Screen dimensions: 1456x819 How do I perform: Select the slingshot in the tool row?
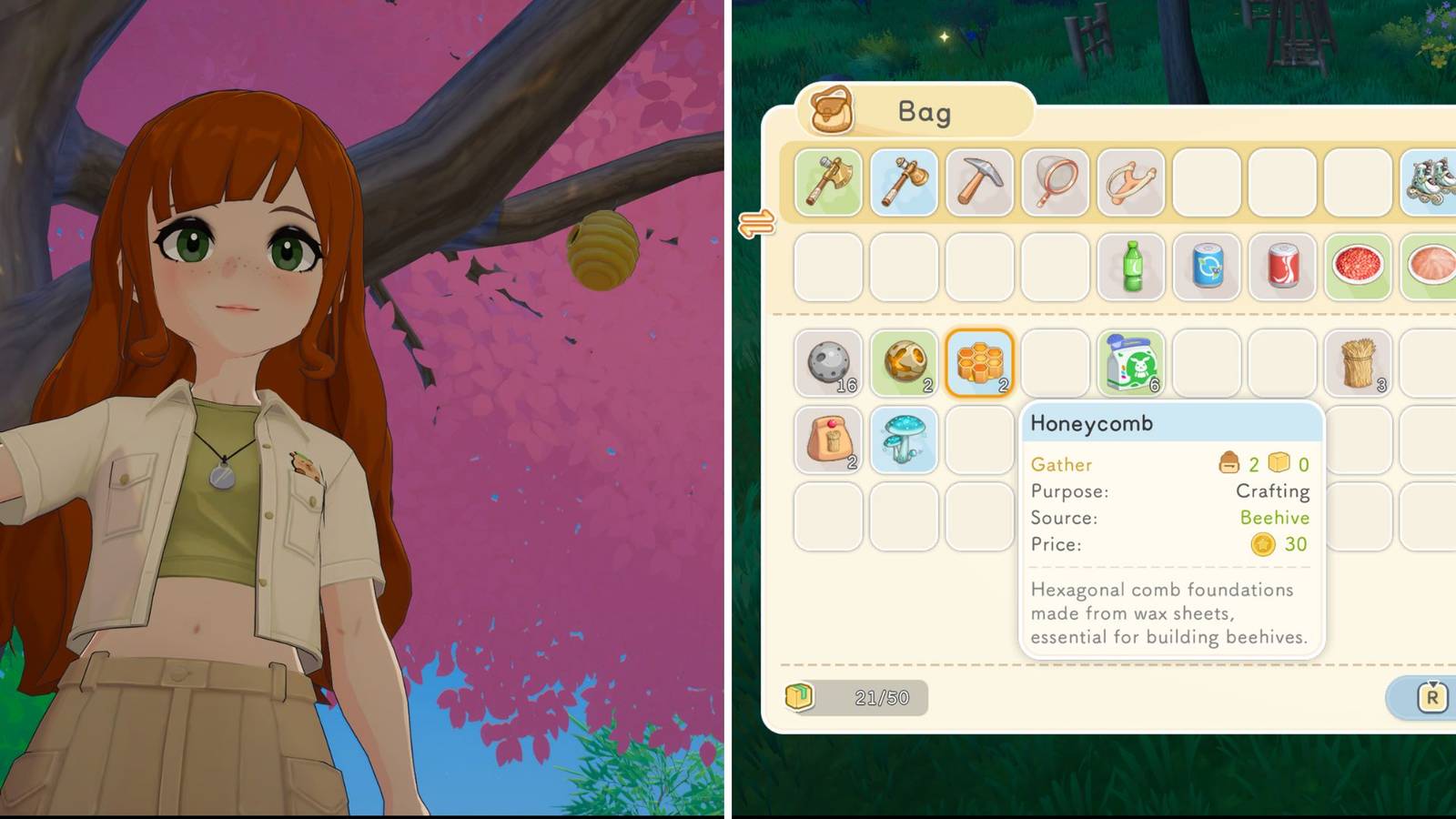point(1131,183)
